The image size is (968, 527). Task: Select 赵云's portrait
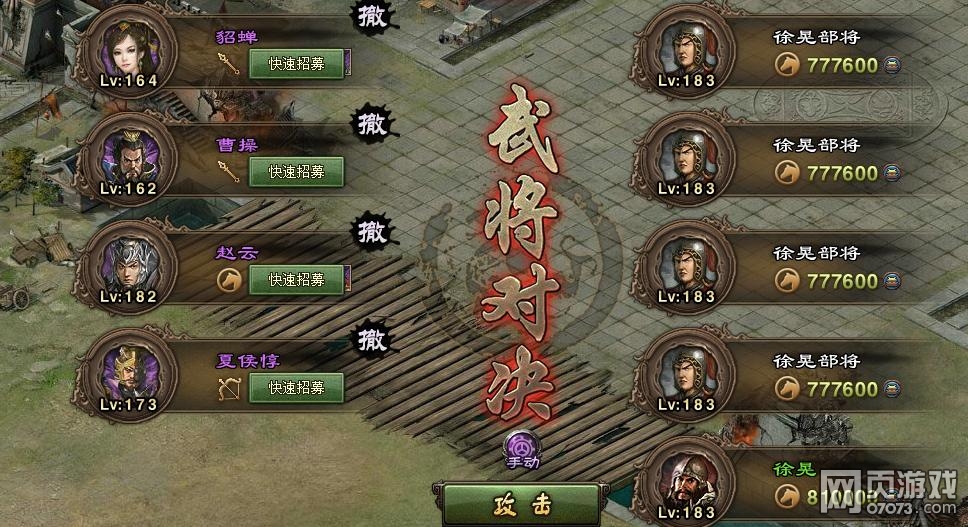(x=131, y=264)
